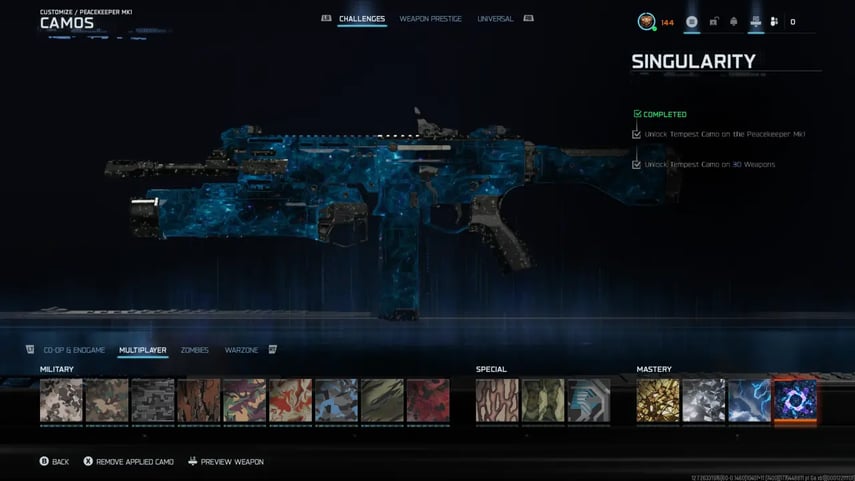The image size is (855, 481).
Task: Choose the Multiplayer camo category
Action: point(143,350)
